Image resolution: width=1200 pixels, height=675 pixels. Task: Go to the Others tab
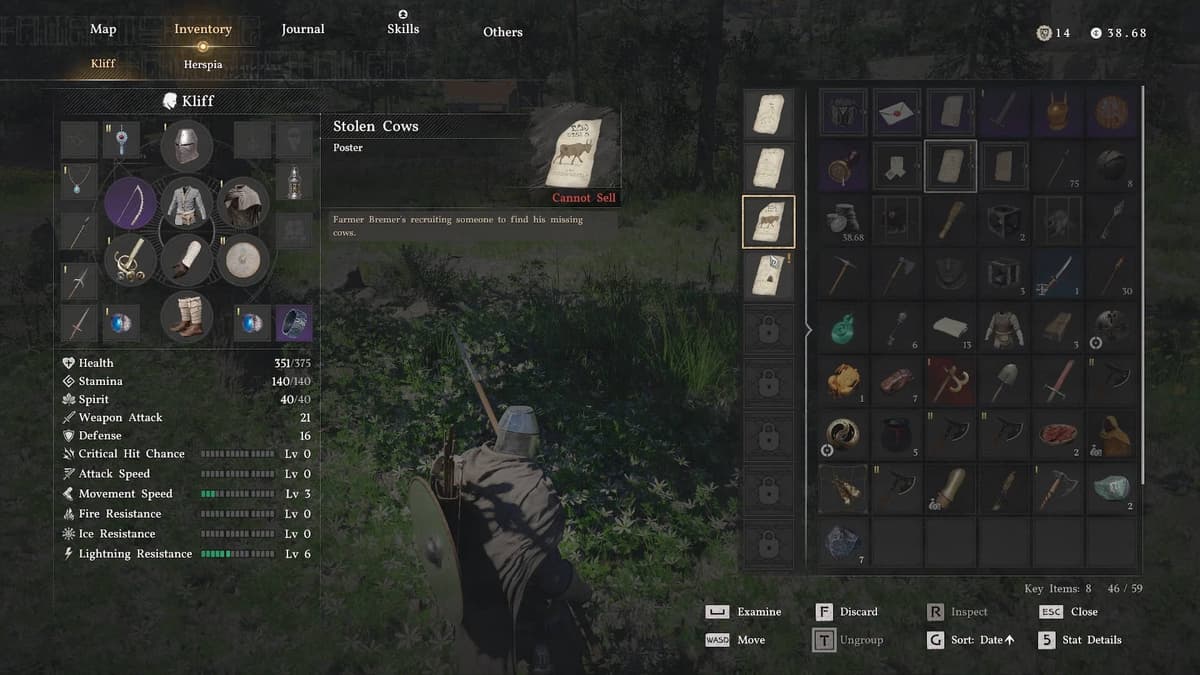pyautogui.click(x=503, y=32)
